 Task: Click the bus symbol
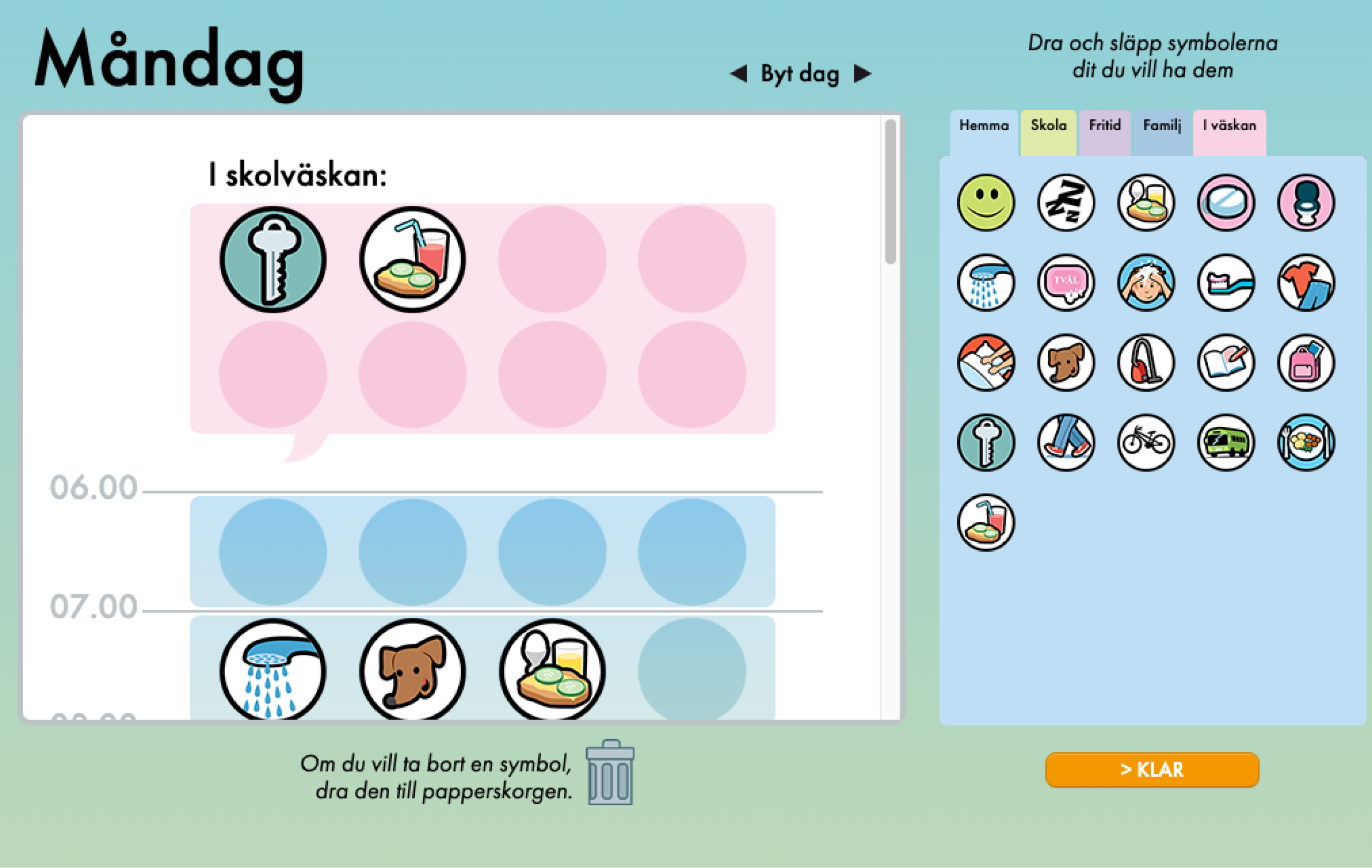(x=1226, y=443)
